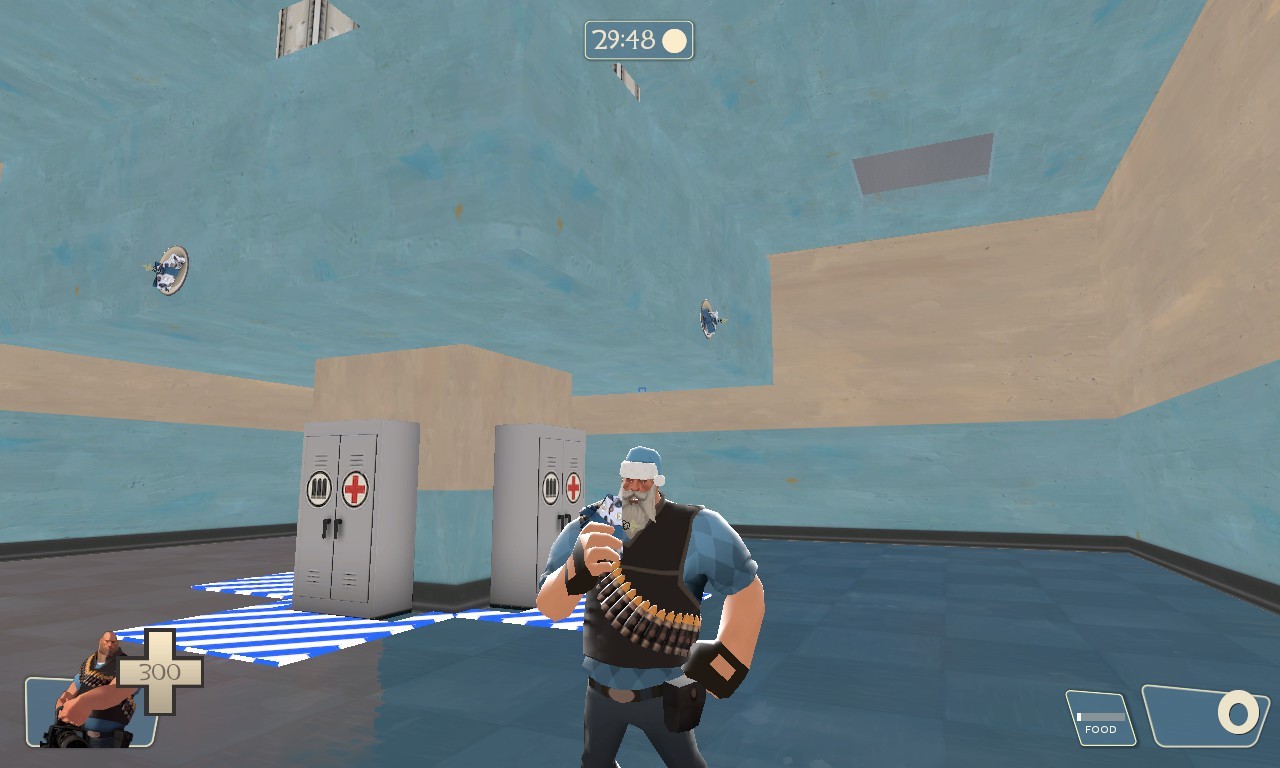The width and height of the screenshot is (1280, 768).
Task: Click the left locker door handle
Action: coord(327,525)
